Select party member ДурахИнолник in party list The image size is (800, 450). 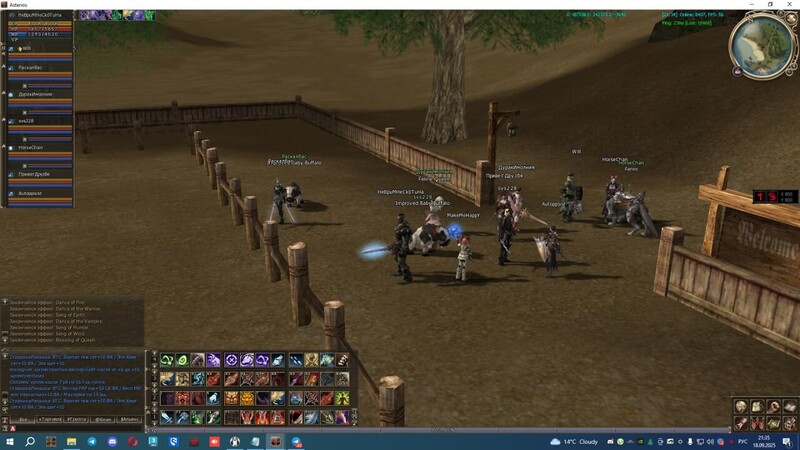point(34,94)
